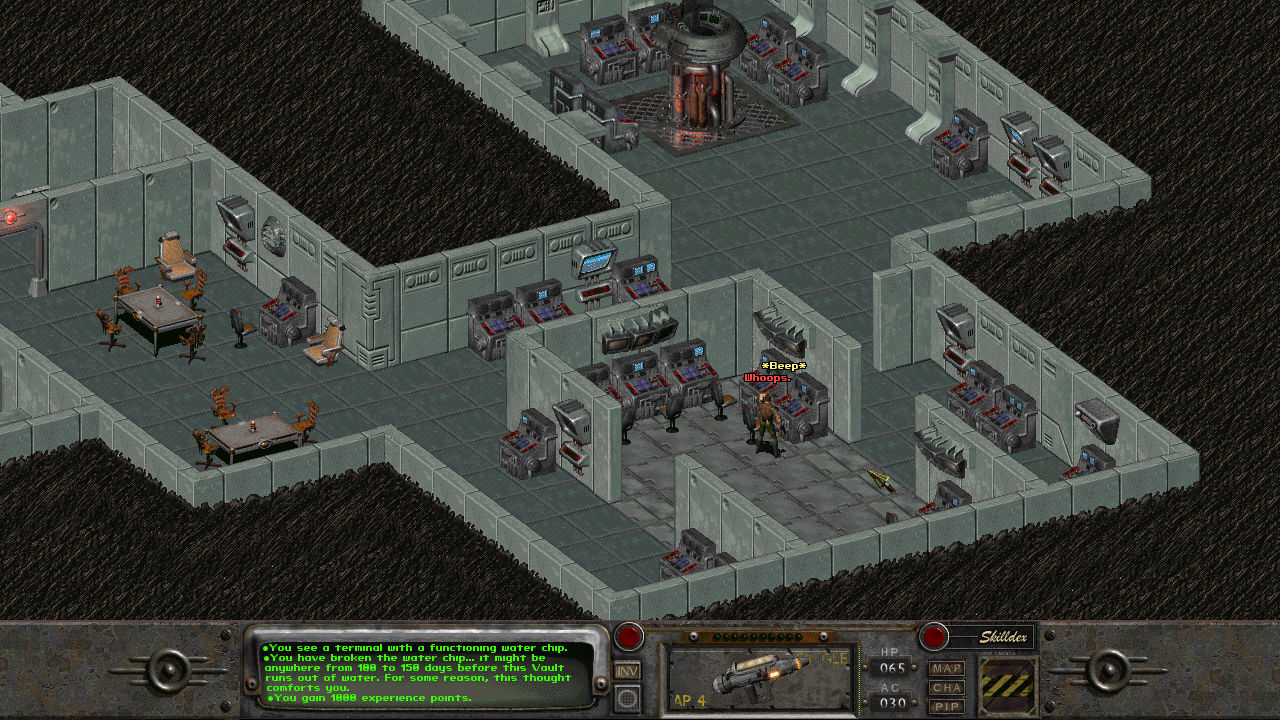This screenshot has width=1280, height=720.
Task: Open the Pip-Boy via PIP
Action: point(946,706)
